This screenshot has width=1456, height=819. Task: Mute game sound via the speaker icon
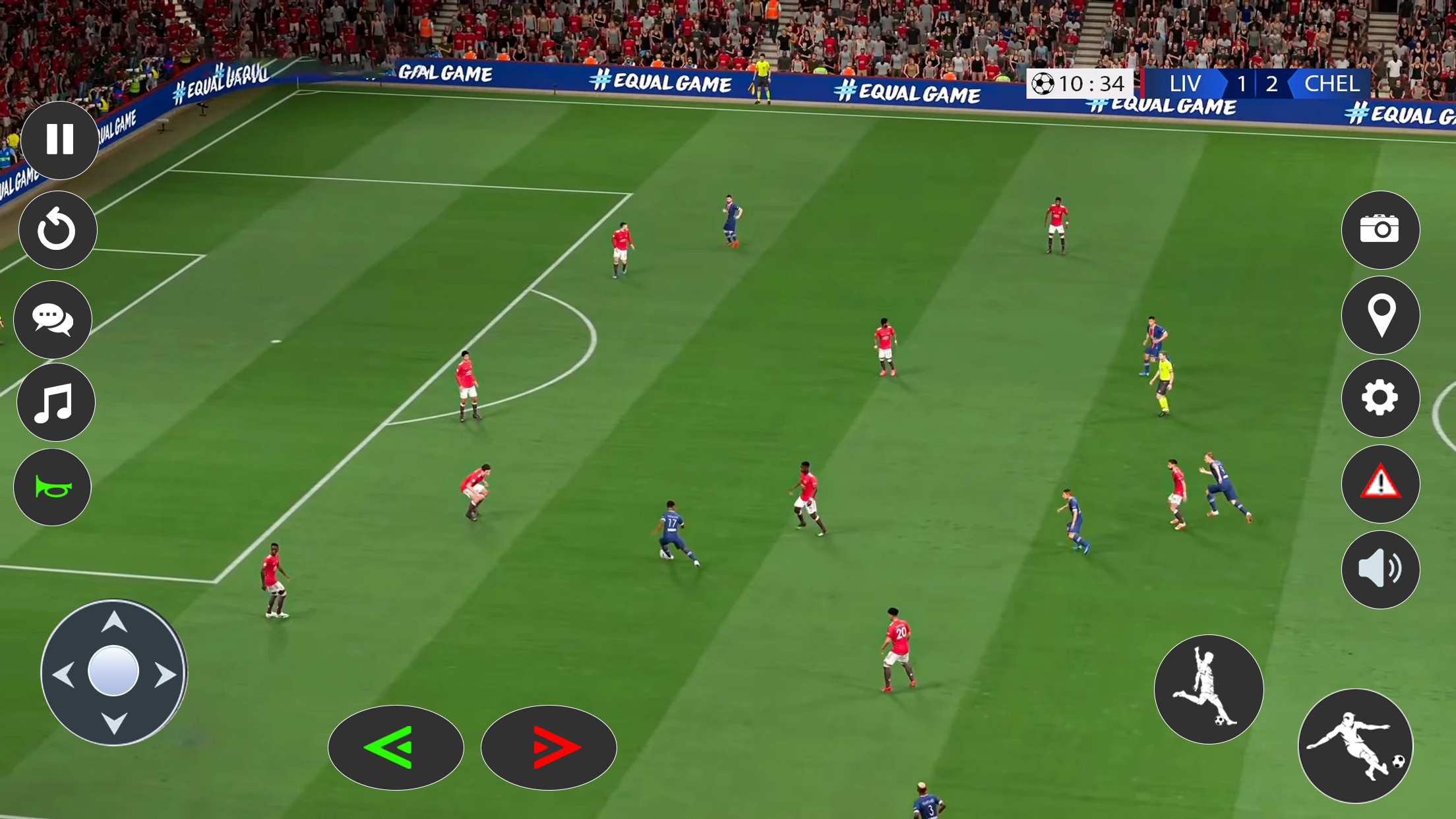click(x=1380, y=568)
